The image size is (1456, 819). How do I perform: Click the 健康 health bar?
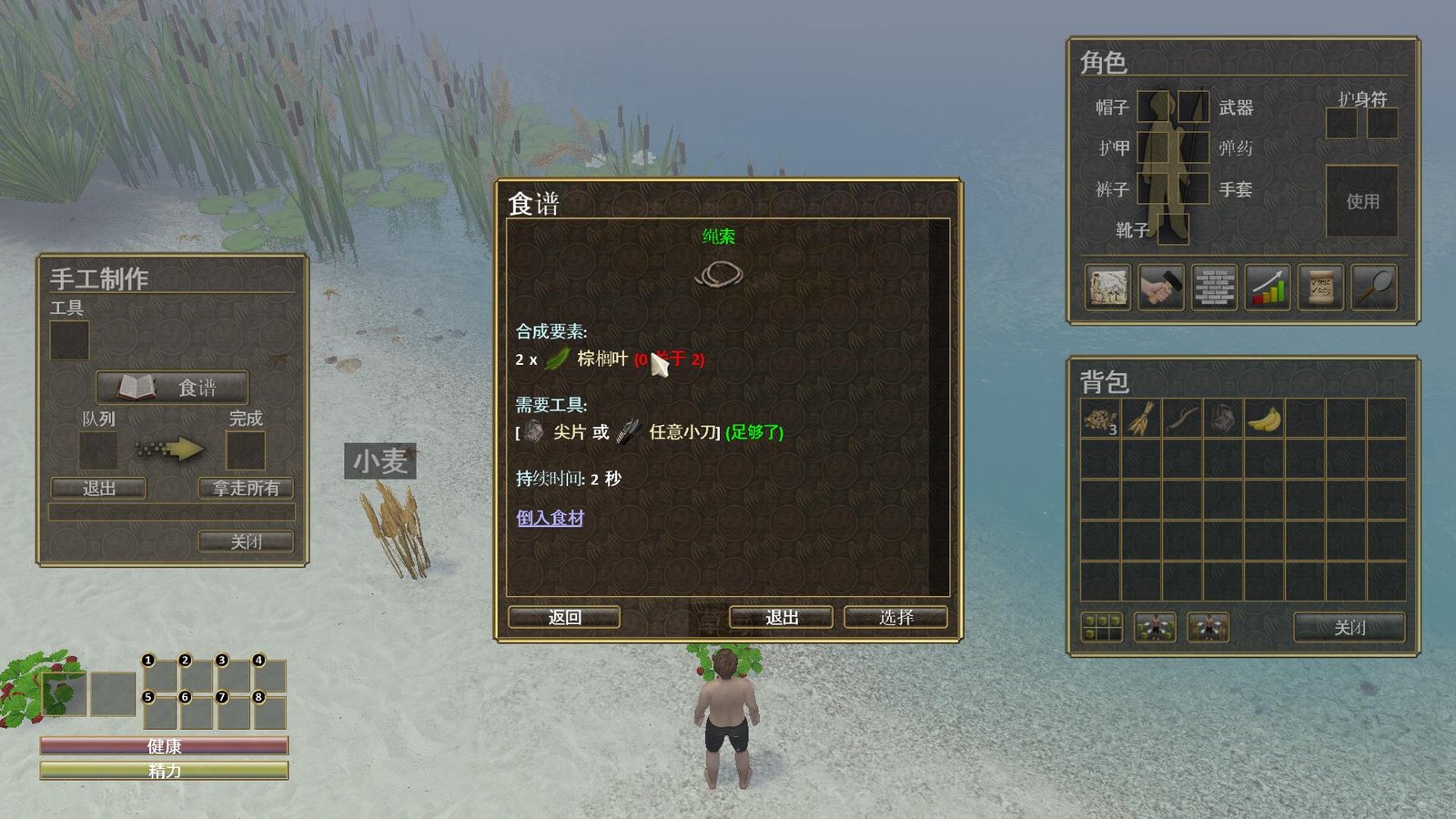pos(162,746)
